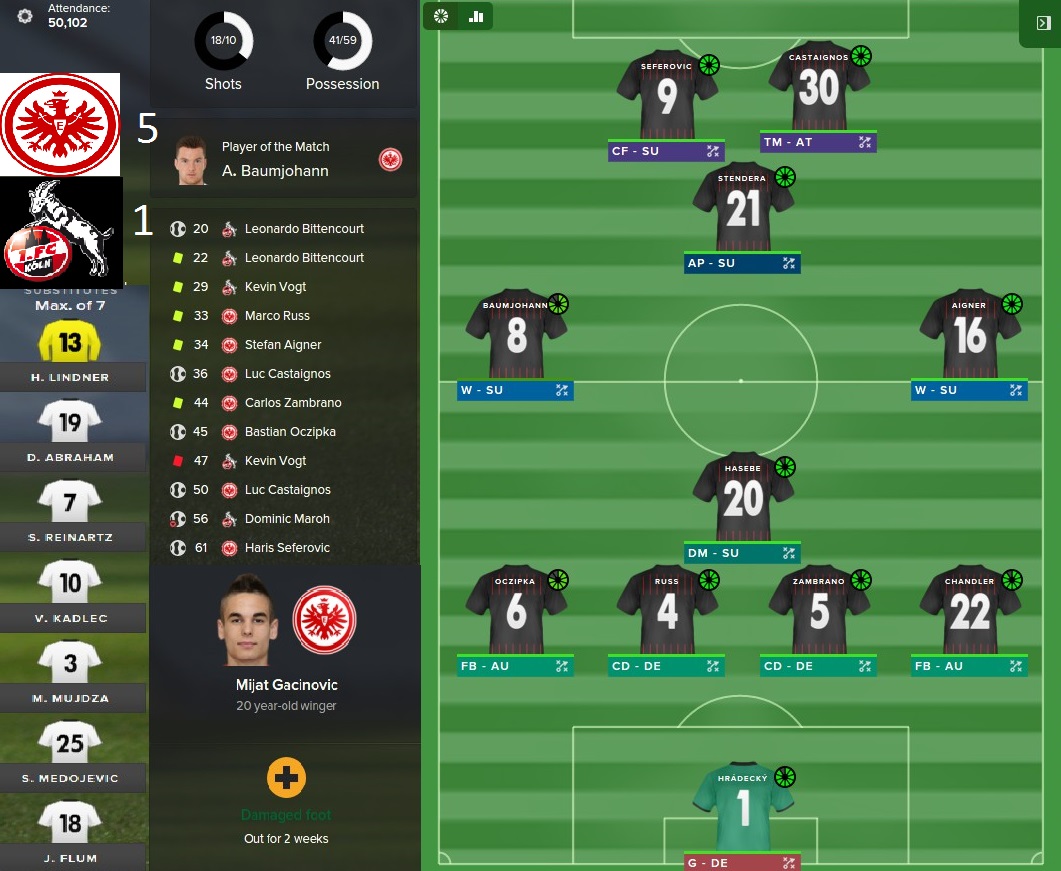Select the condition wheel pitch view toggle
The height and width of the screenshot is (871, 1061).
pos(441,16)
